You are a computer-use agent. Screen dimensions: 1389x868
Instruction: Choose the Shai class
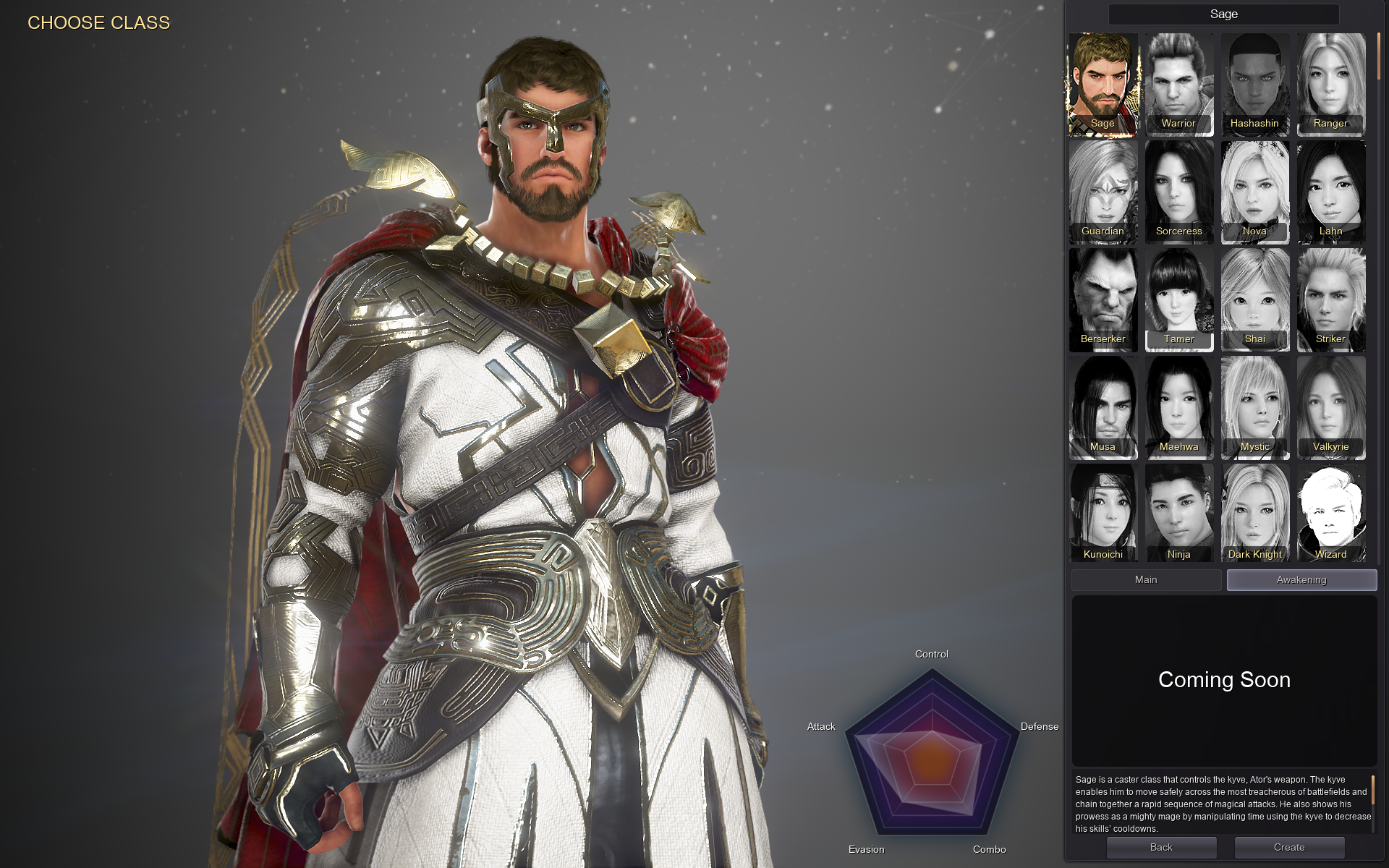tap(1254, 299)
